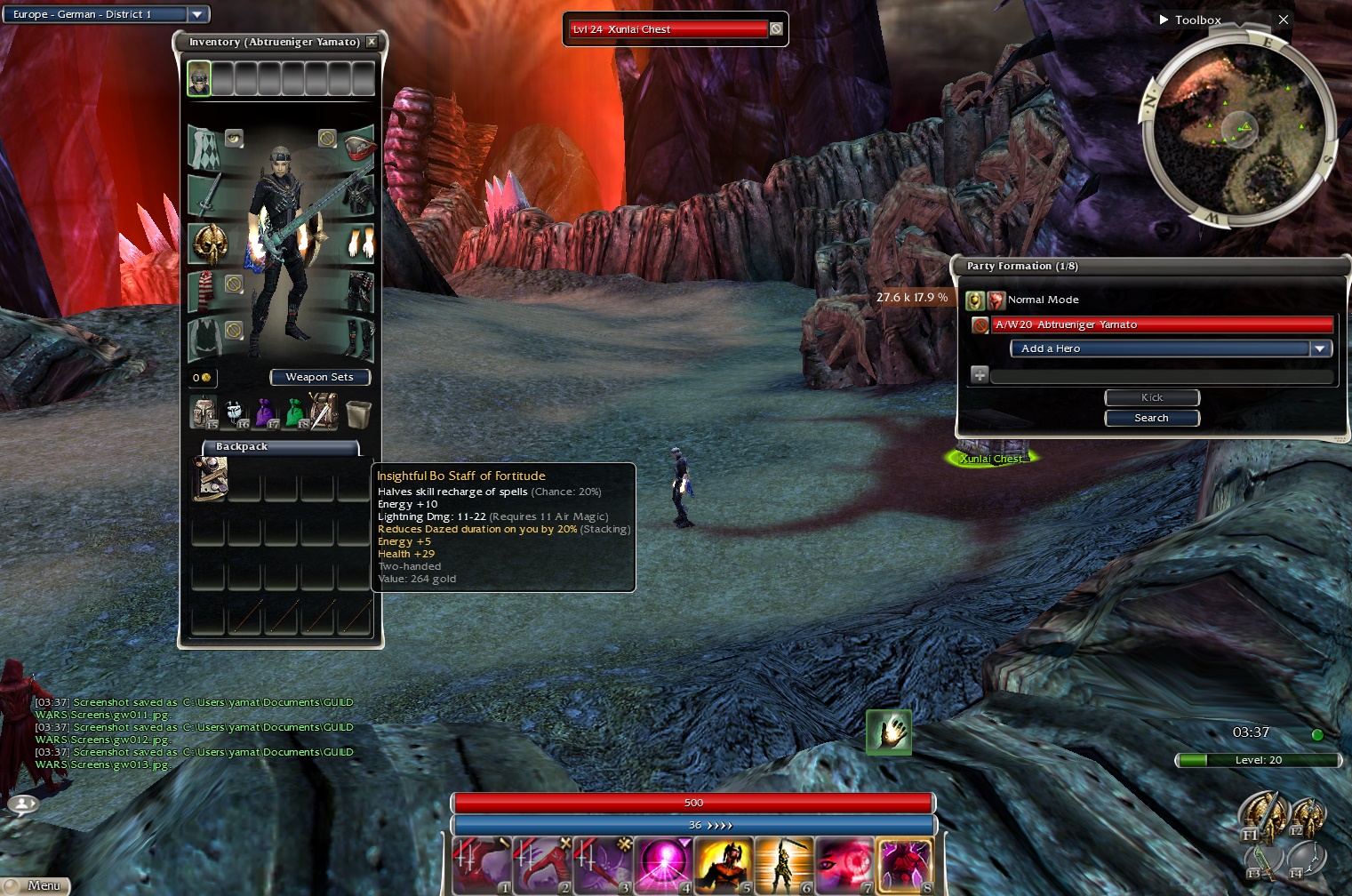Viewport: 1352px width, 896px height.
Task: Select the Insightful Bo Staff in the backpack
Action: coord(210,478)
